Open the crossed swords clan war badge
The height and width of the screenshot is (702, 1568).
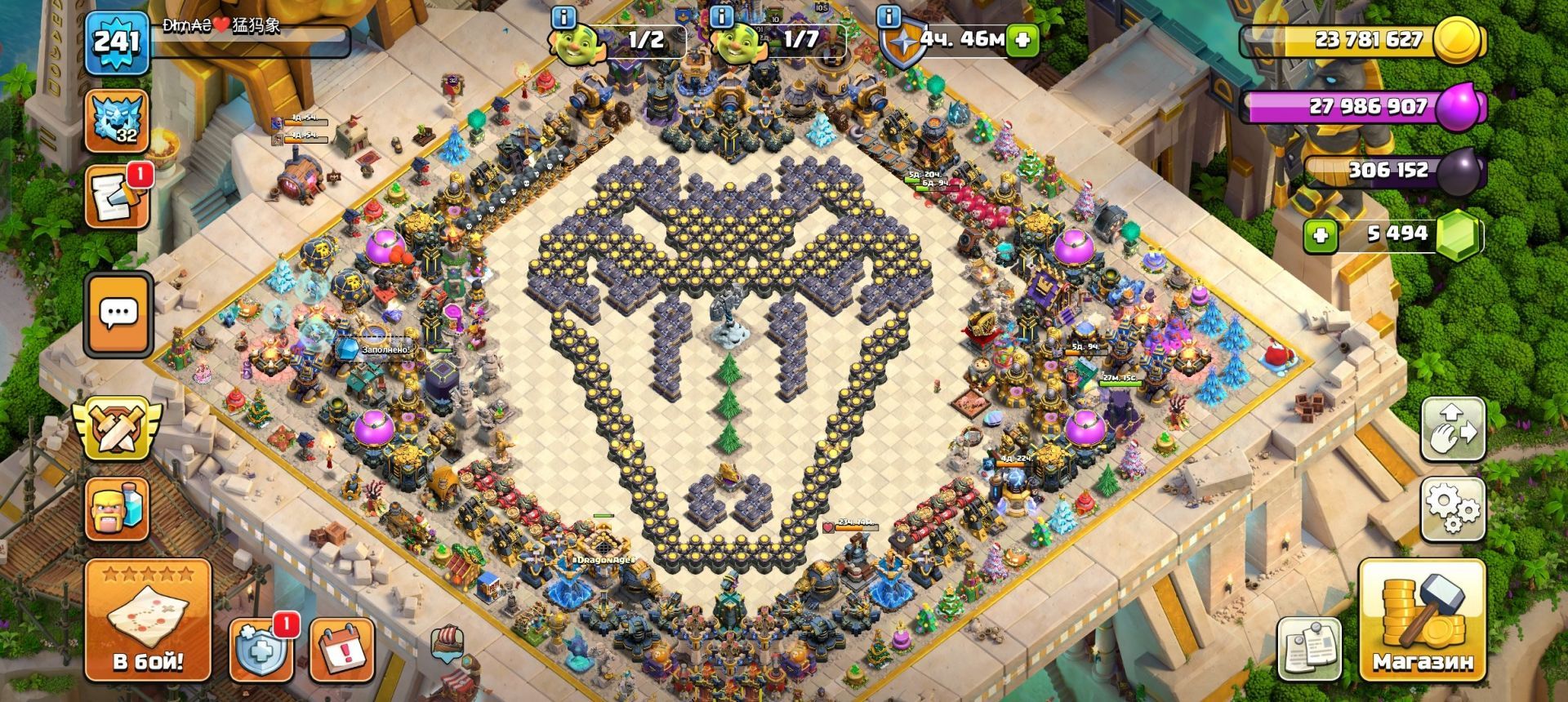pos(117,427)
